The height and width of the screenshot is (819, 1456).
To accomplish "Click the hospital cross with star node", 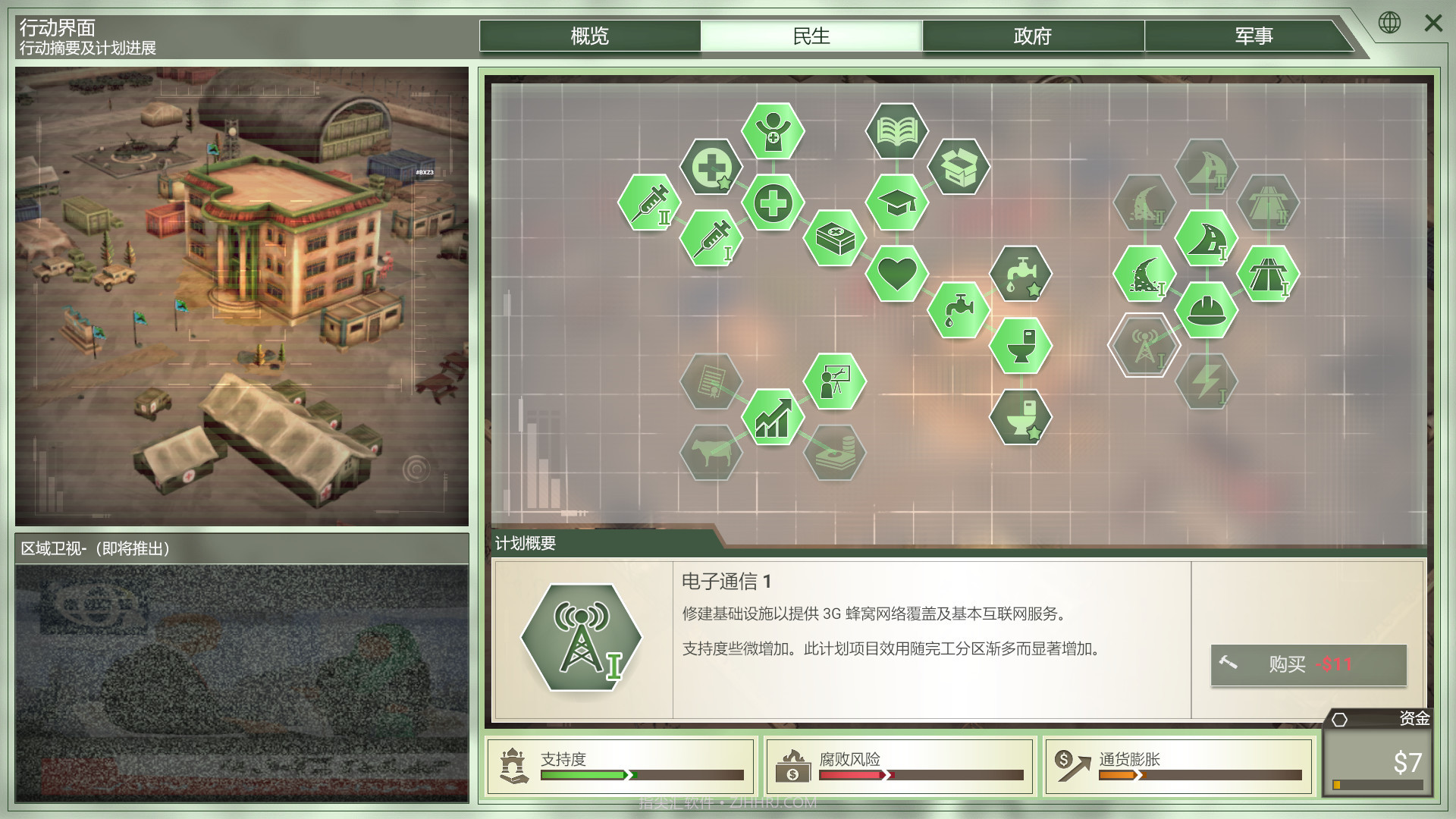I will [x=711, y=167].
